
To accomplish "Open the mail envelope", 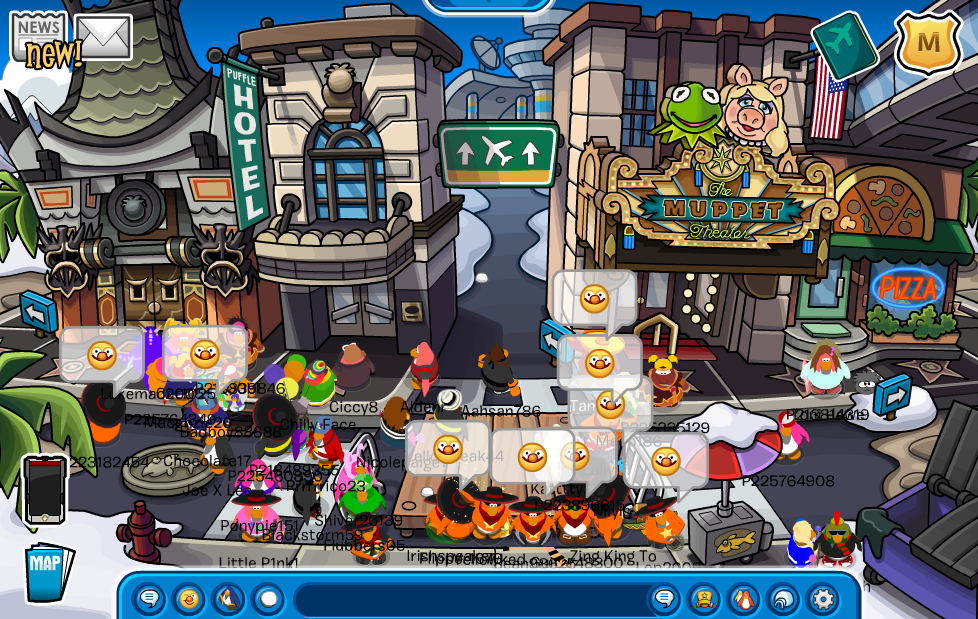I will coord(103,37).
